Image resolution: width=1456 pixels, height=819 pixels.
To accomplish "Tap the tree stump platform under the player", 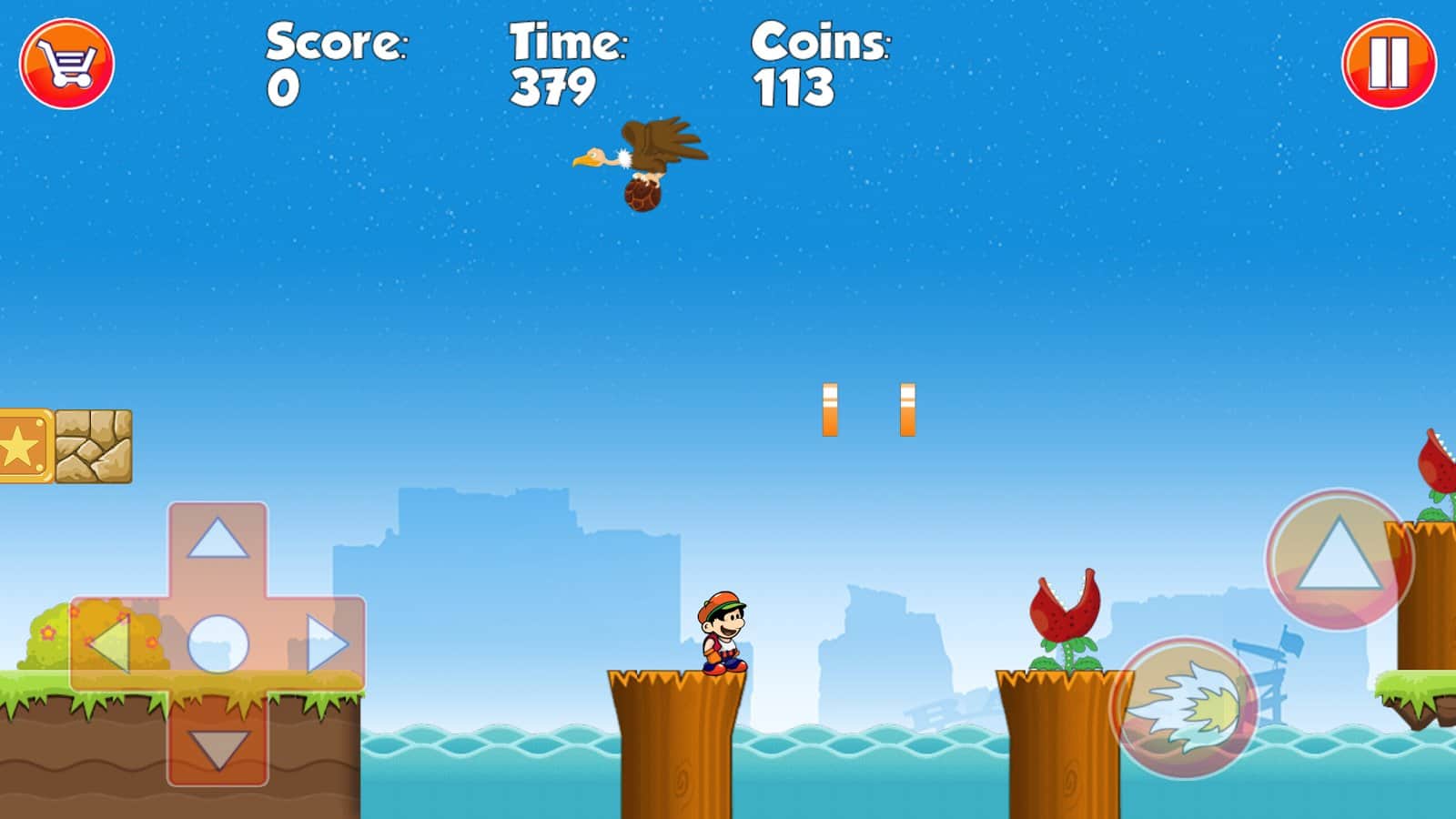I will (678, 737).
